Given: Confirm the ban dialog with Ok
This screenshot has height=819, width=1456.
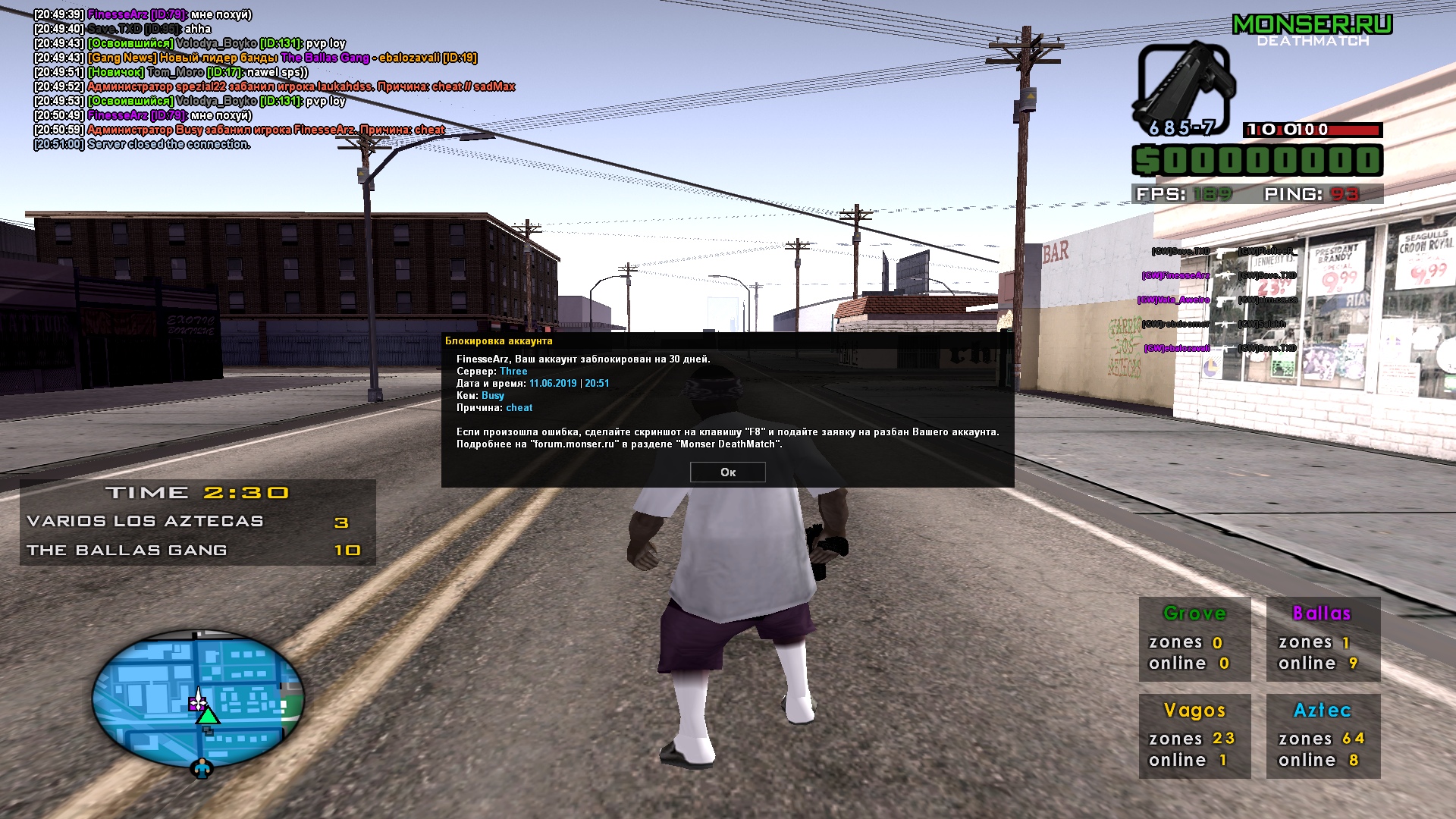Looking at the screenshot, I should coord(727,472).
